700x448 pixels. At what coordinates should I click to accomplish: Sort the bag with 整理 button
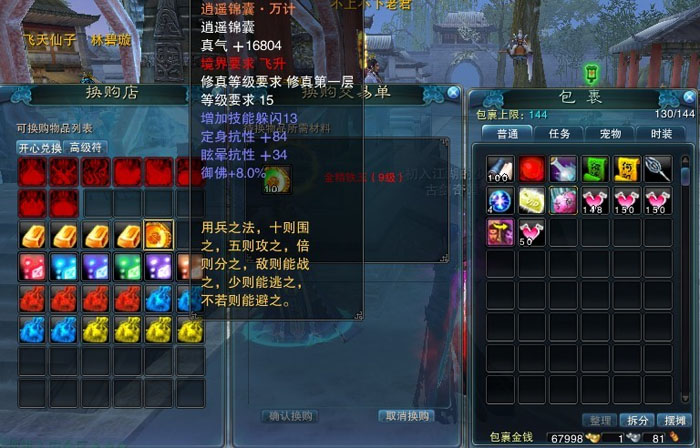coord(600,420)
